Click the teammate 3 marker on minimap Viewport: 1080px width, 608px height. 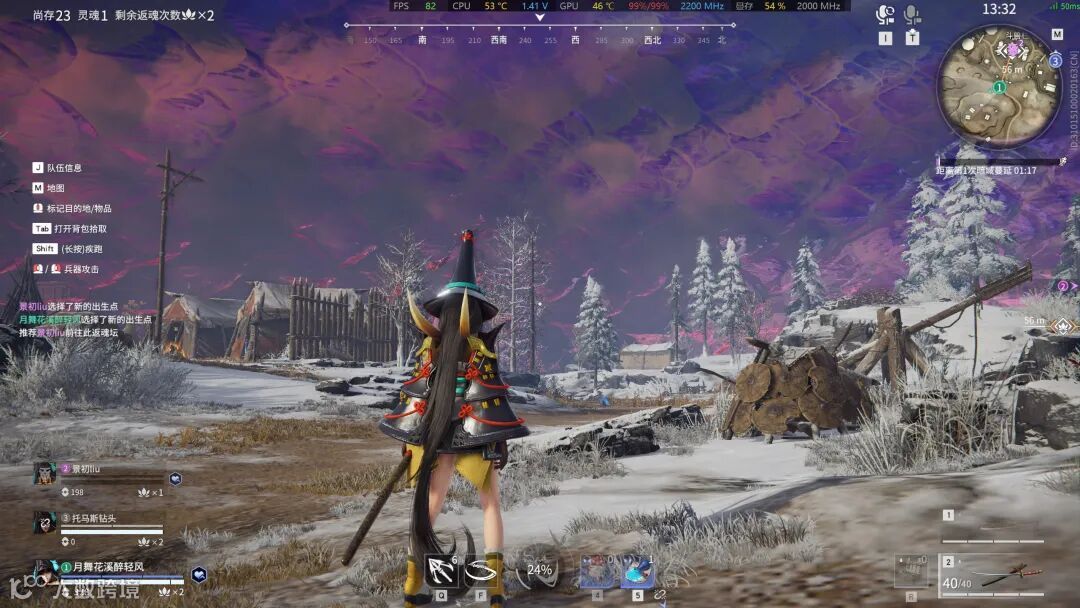point(1055,60)
